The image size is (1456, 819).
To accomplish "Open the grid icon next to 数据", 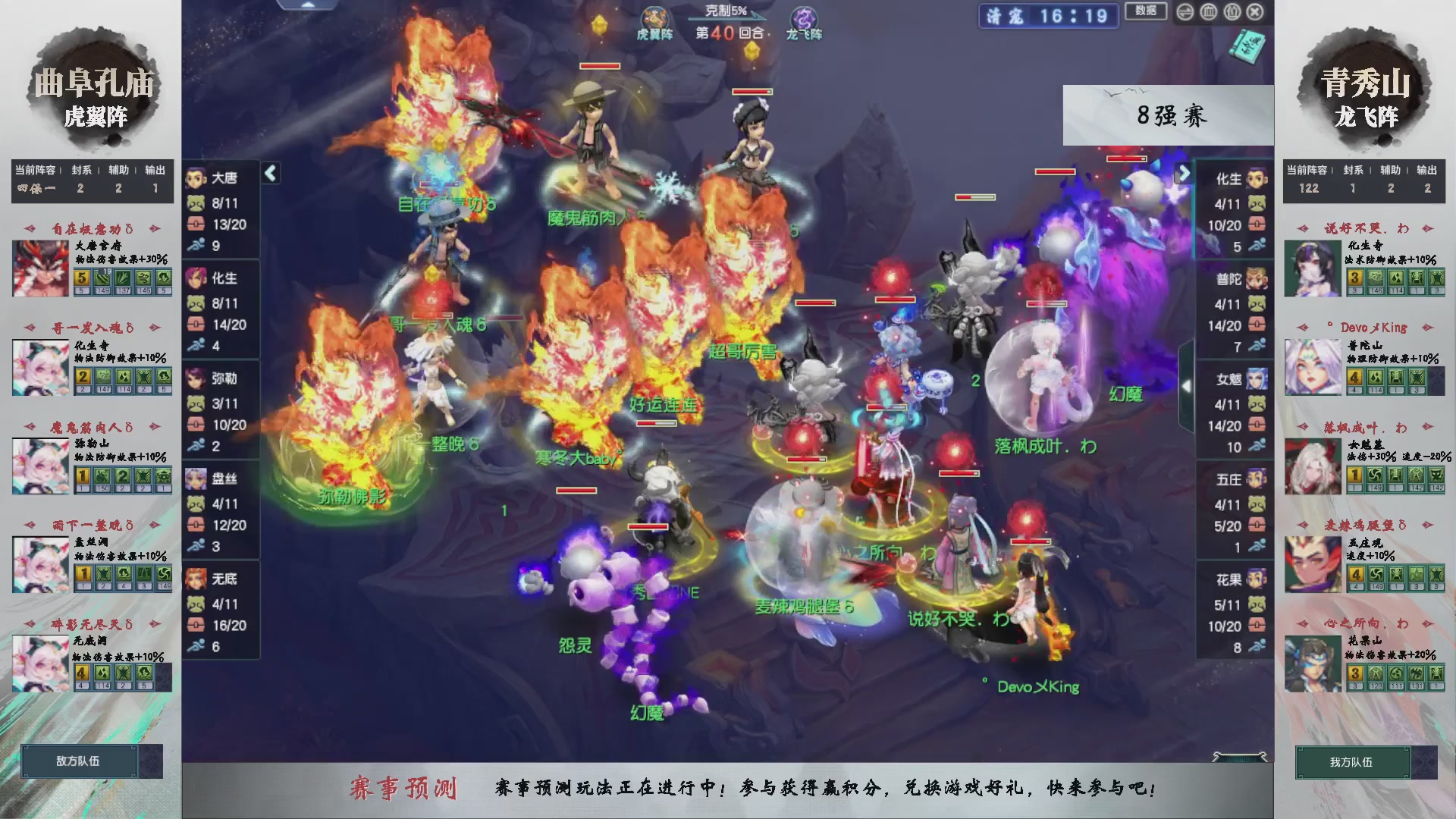I will pos(1207,11).
